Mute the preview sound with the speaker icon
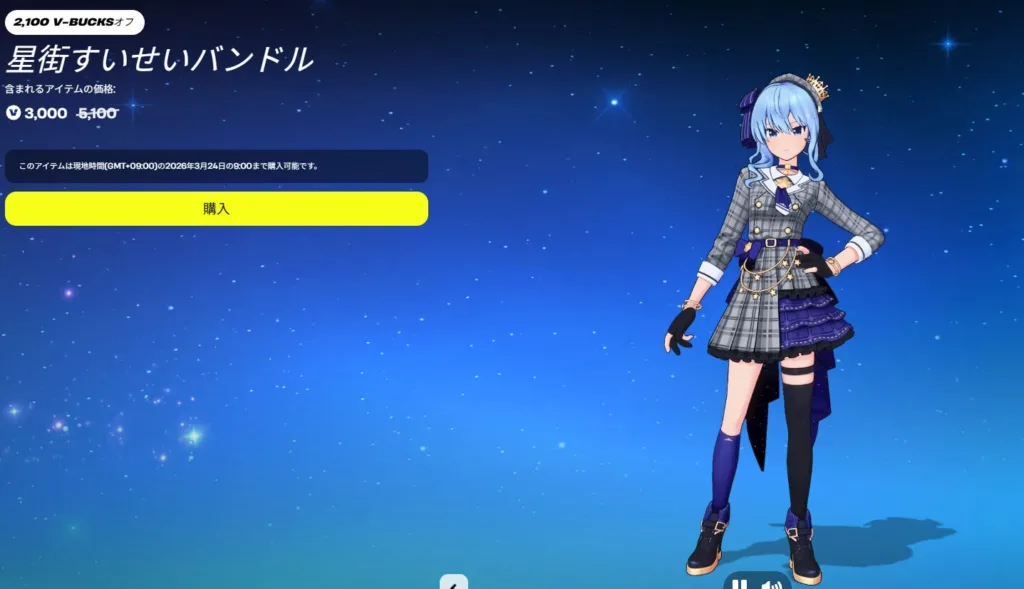This screenshot has height=589, width=1024. tap(770, 584)
